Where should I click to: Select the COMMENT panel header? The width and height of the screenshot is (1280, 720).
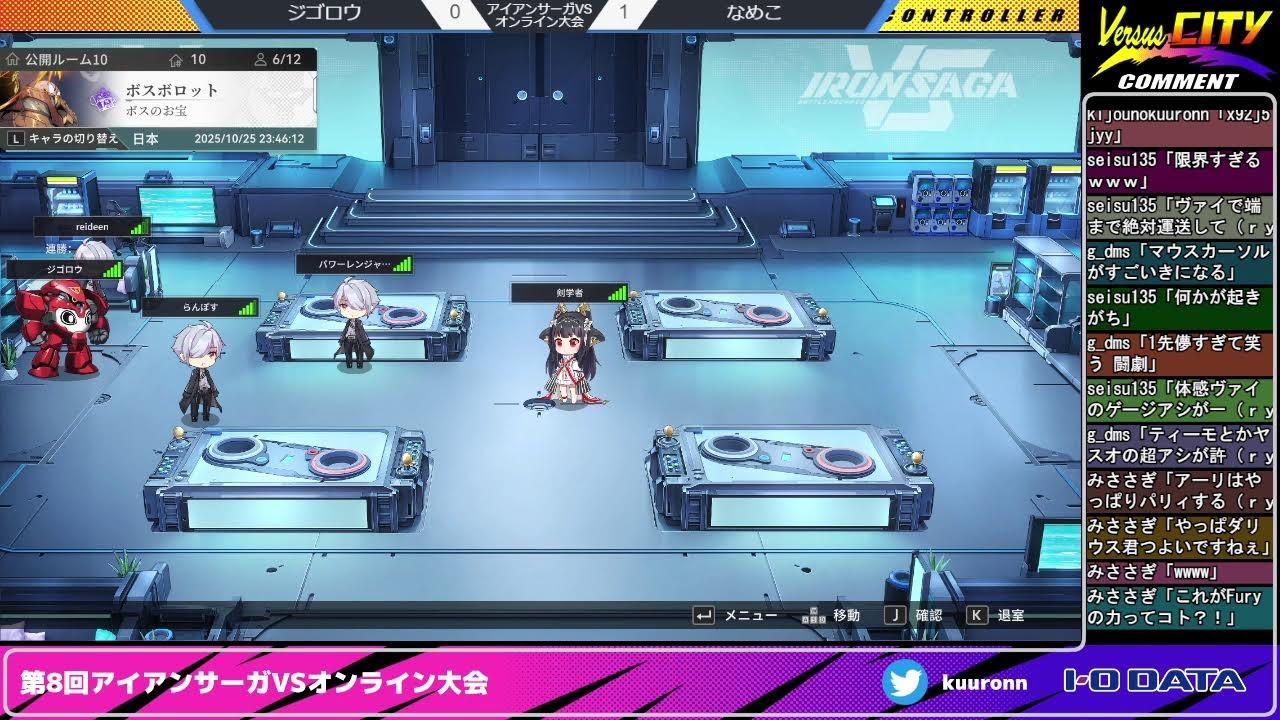[1180, 80]
